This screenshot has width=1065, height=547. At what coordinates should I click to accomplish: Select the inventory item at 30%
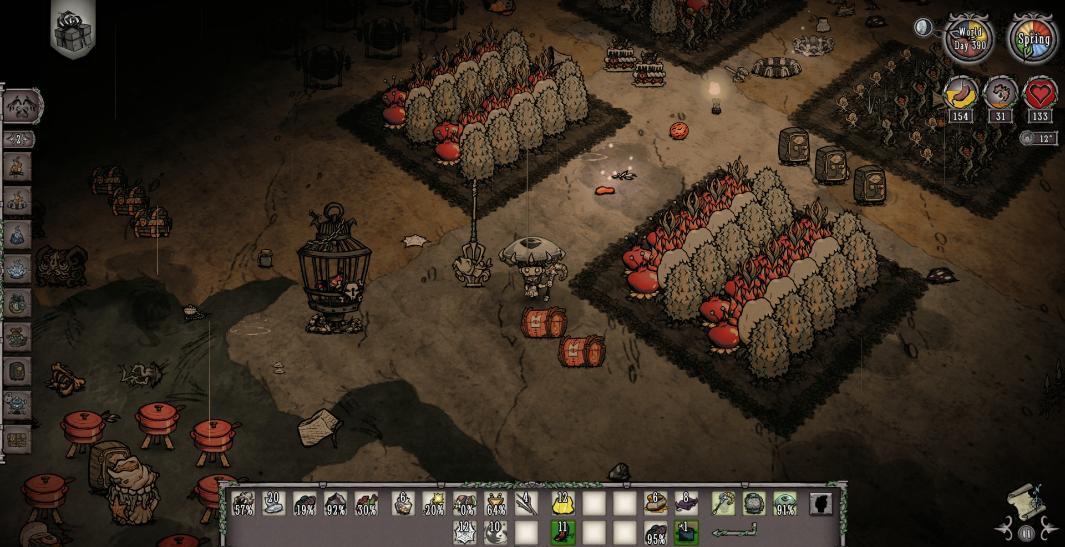366,503
